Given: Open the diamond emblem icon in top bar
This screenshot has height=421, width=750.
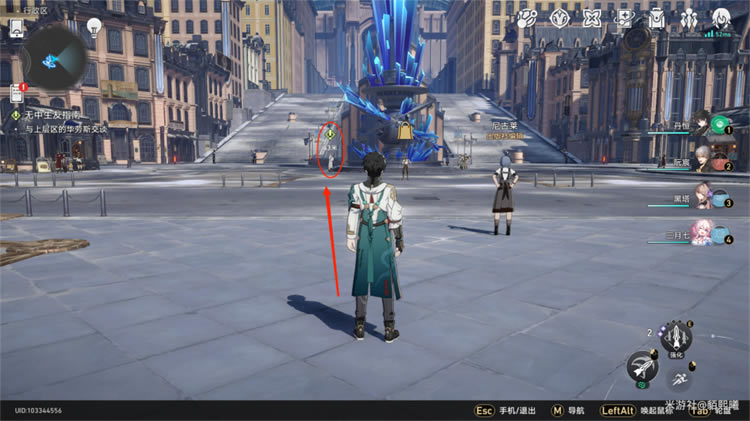Looking at the screenshot, I should tap(561, 18).
